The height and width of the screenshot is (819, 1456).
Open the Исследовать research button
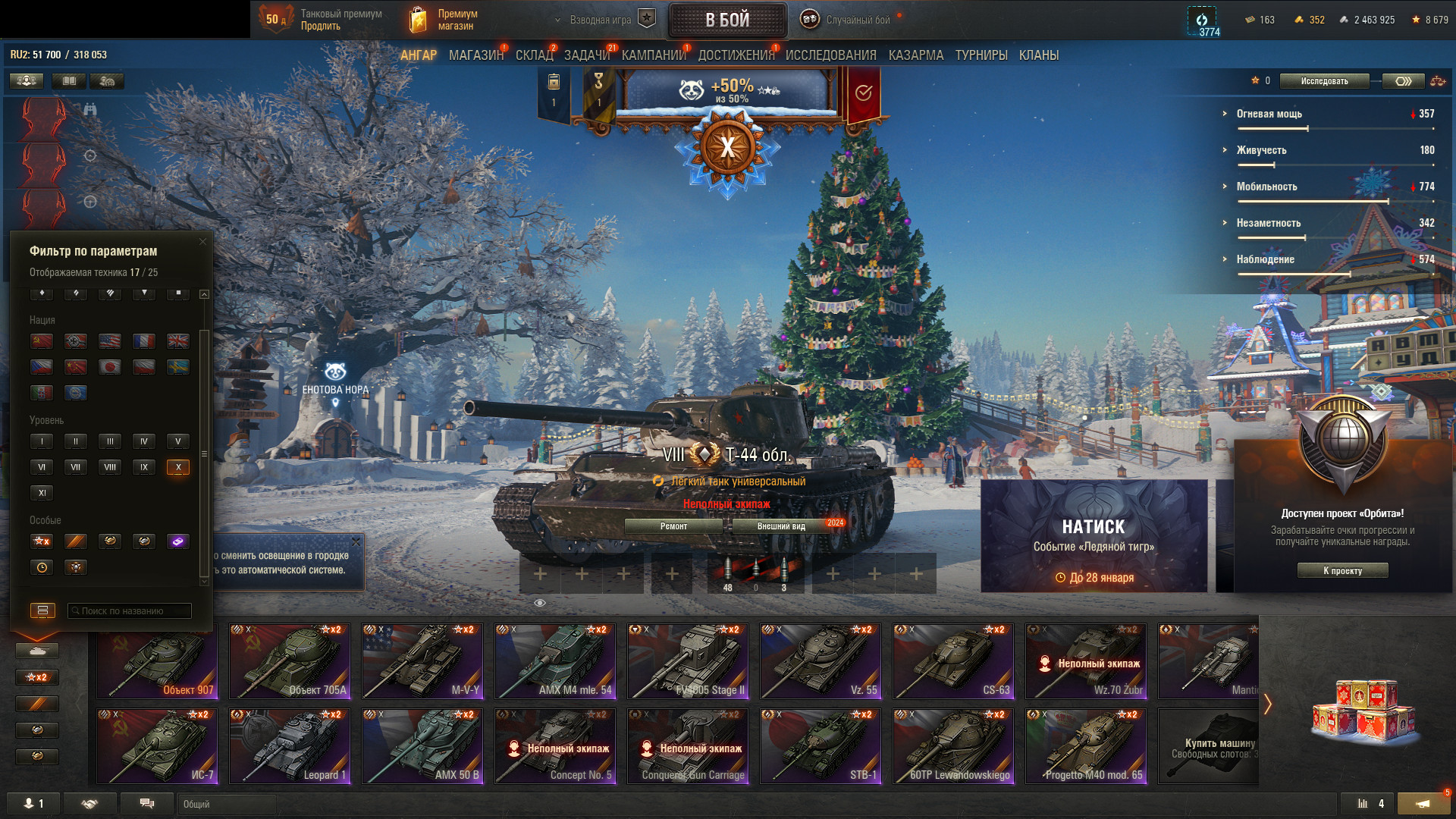tap(1324, 81)
